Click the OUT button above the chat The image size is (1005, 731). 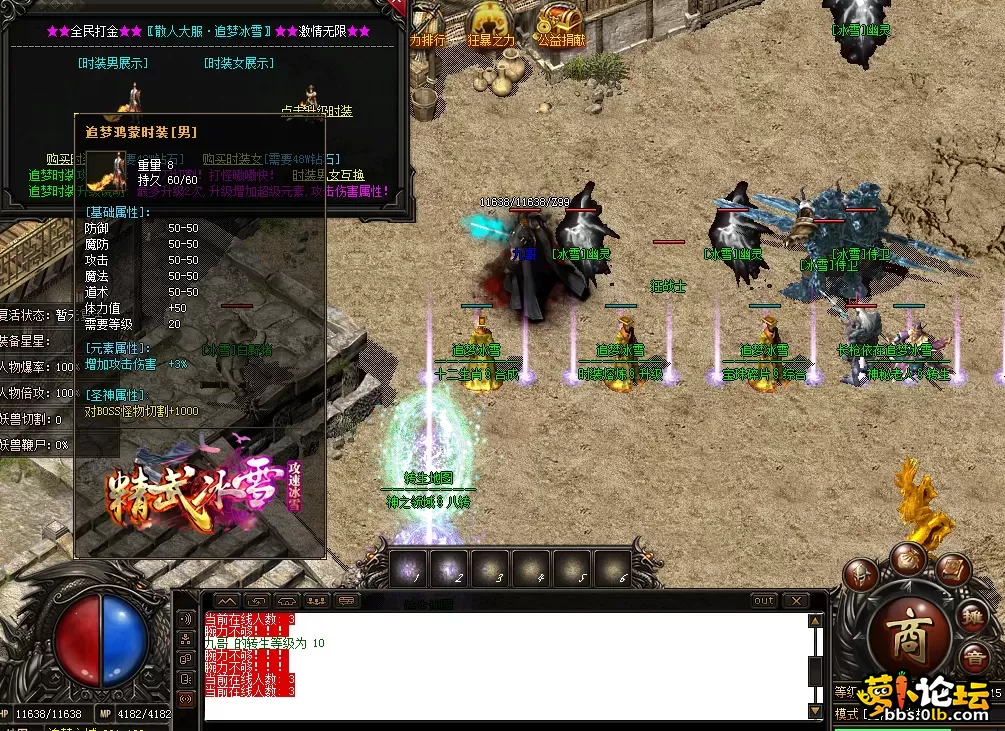764,601
